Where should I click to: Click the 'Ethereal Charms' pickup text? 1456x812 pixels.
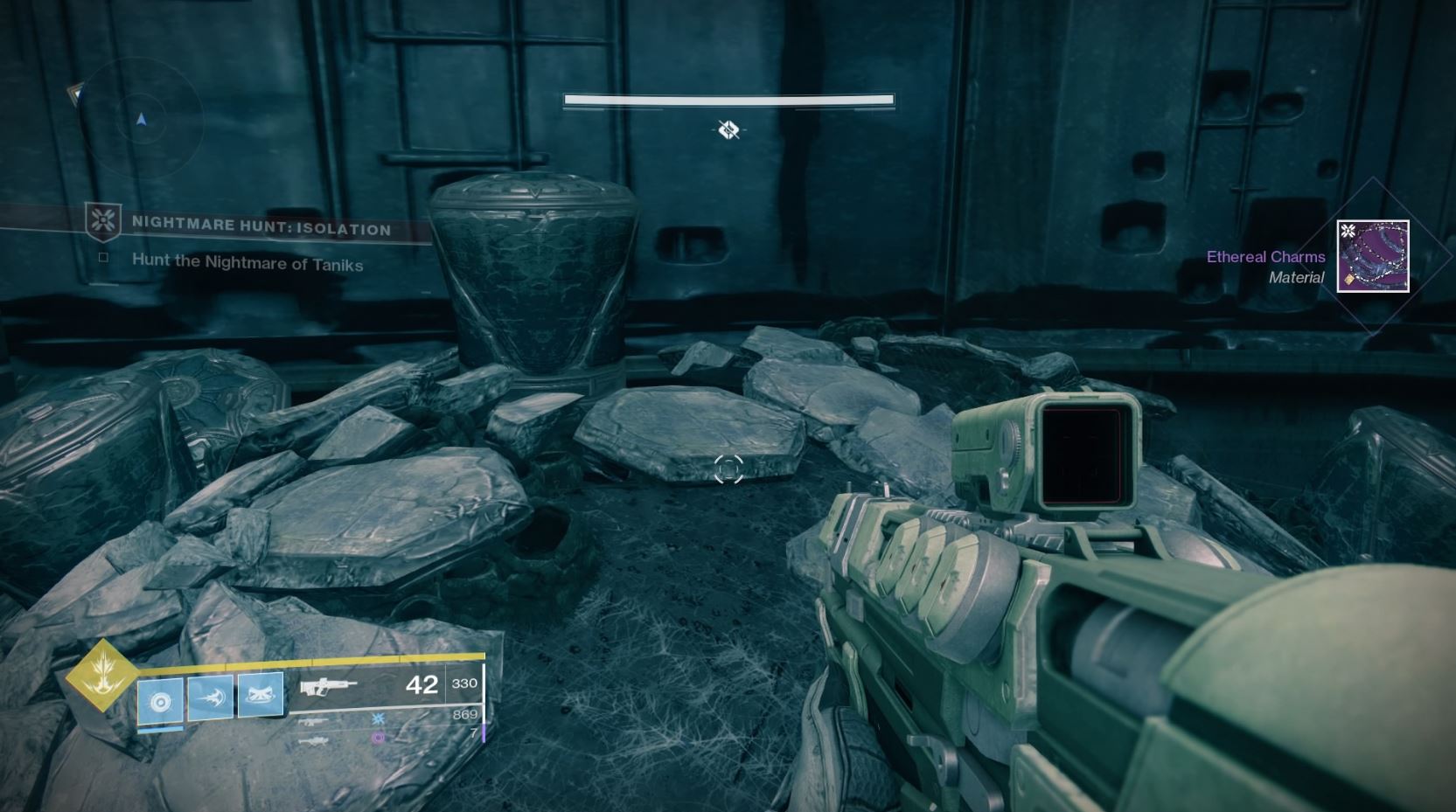click(x=1265, y=256)
